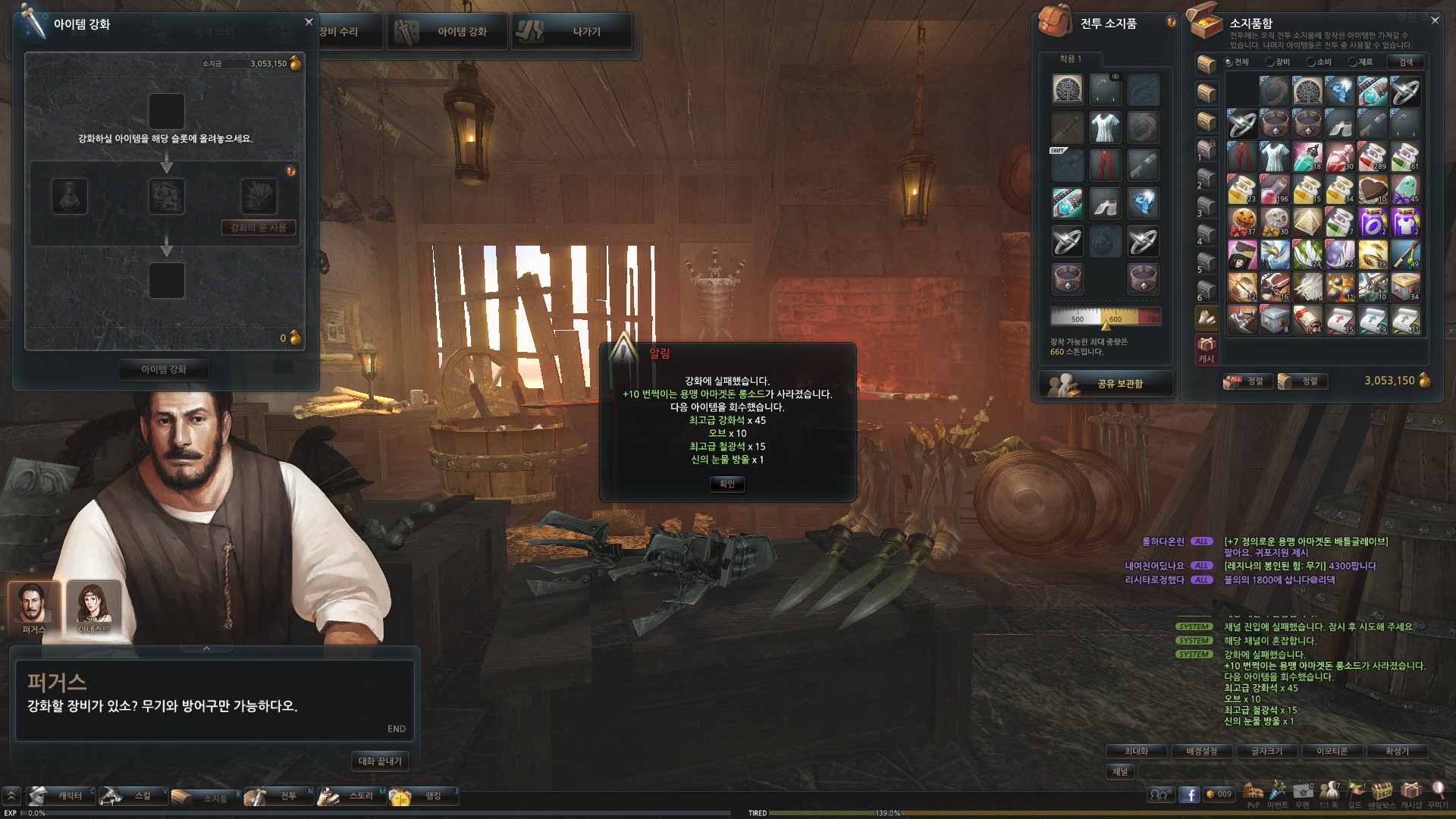The height and width of the screenshot is (819, 1456).
Task: Click the Facebook icon in bottom bar
Action: coord(1189,794)
